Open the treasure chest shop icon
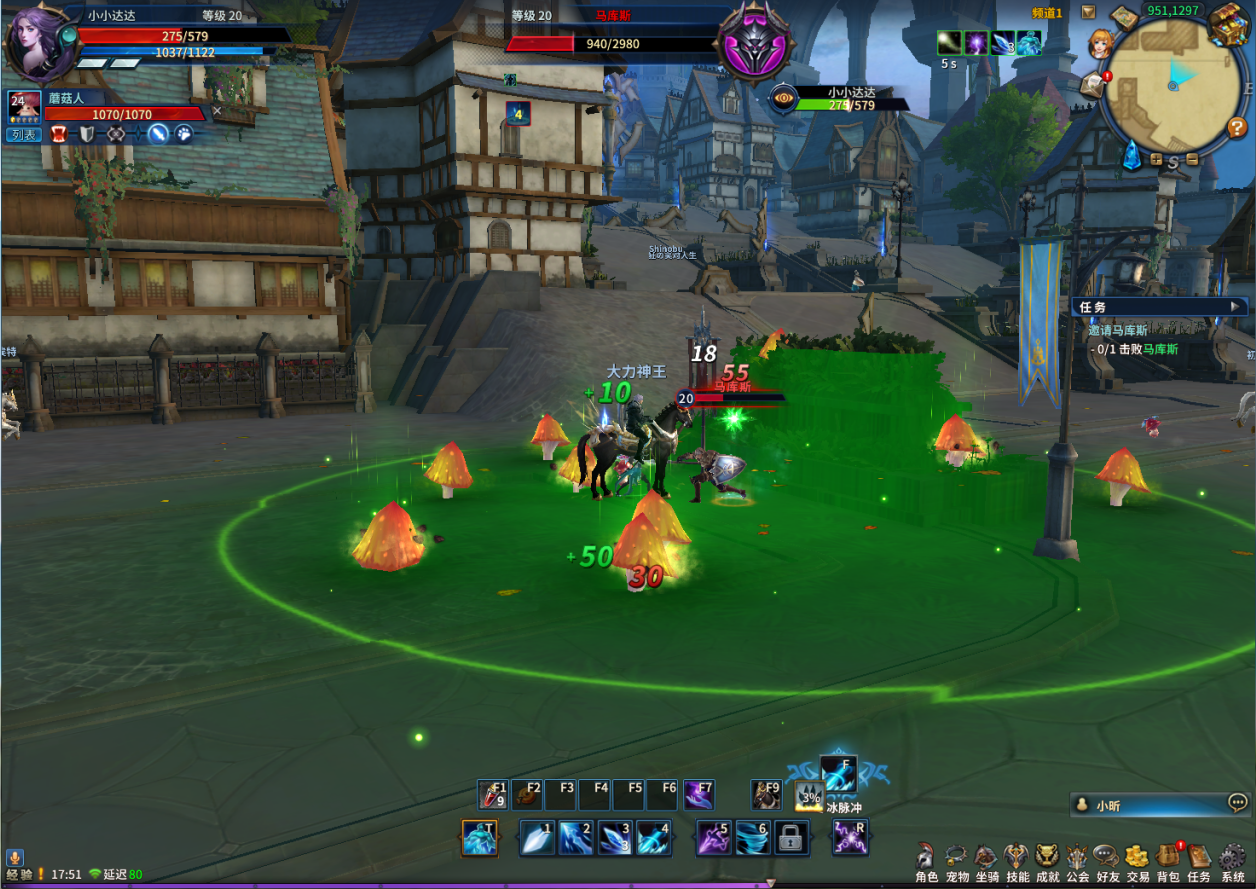This screenshot has width=1256, height=889. pos(1227,23)
